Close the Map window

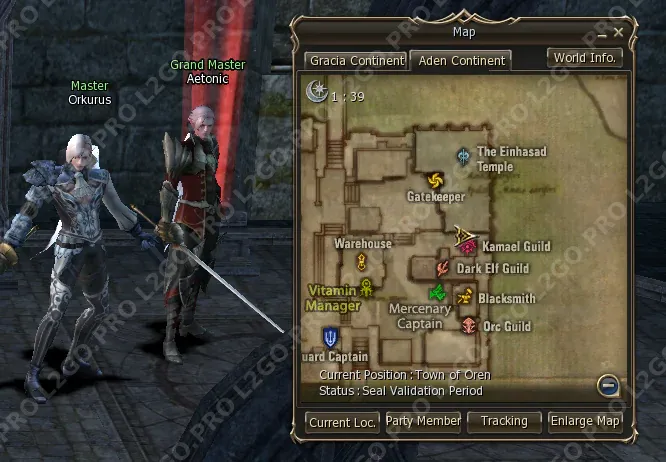pos(618,33)
